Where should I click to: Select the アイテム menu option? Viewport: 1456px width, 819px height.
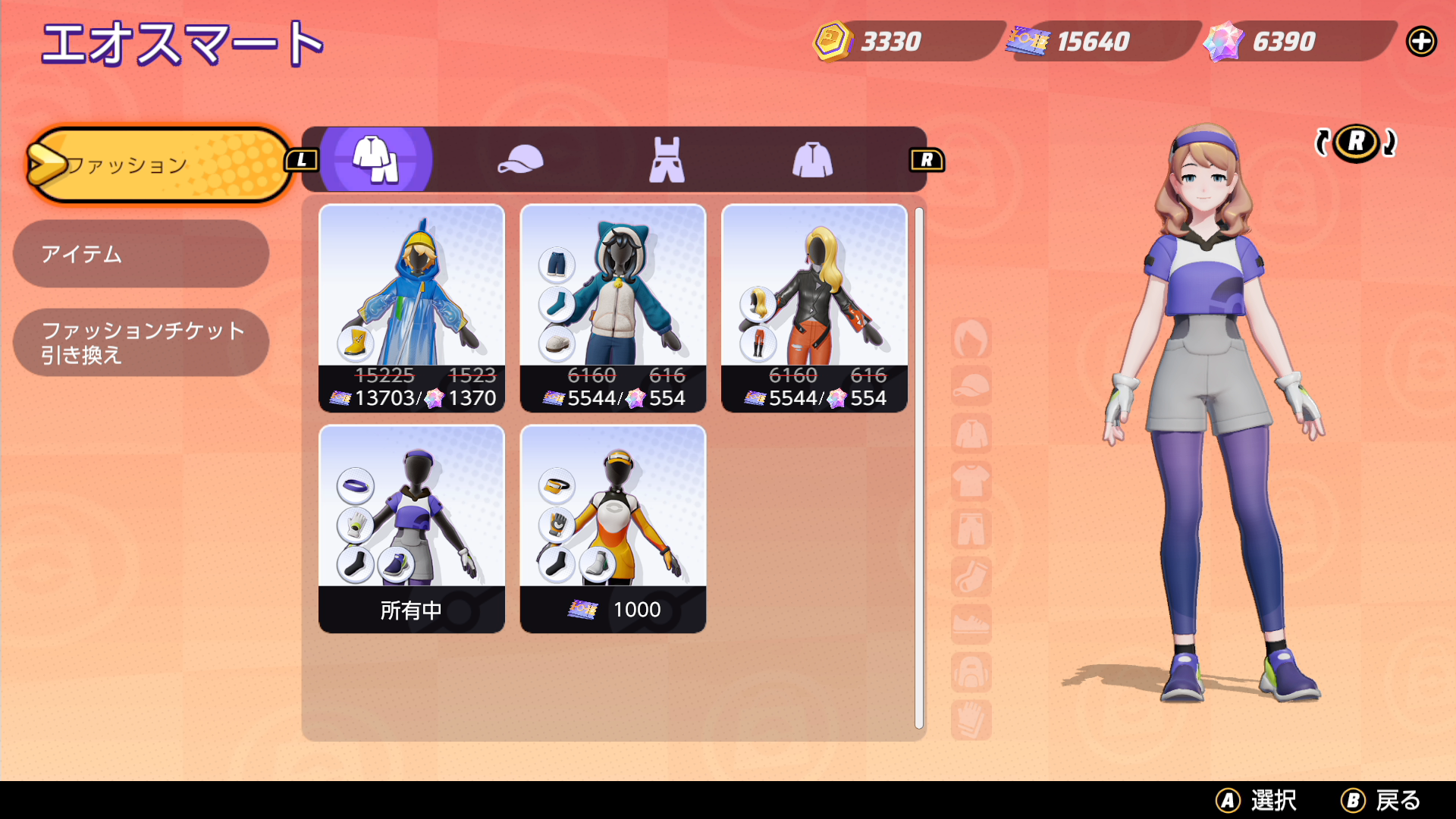(x=140, y=255)
